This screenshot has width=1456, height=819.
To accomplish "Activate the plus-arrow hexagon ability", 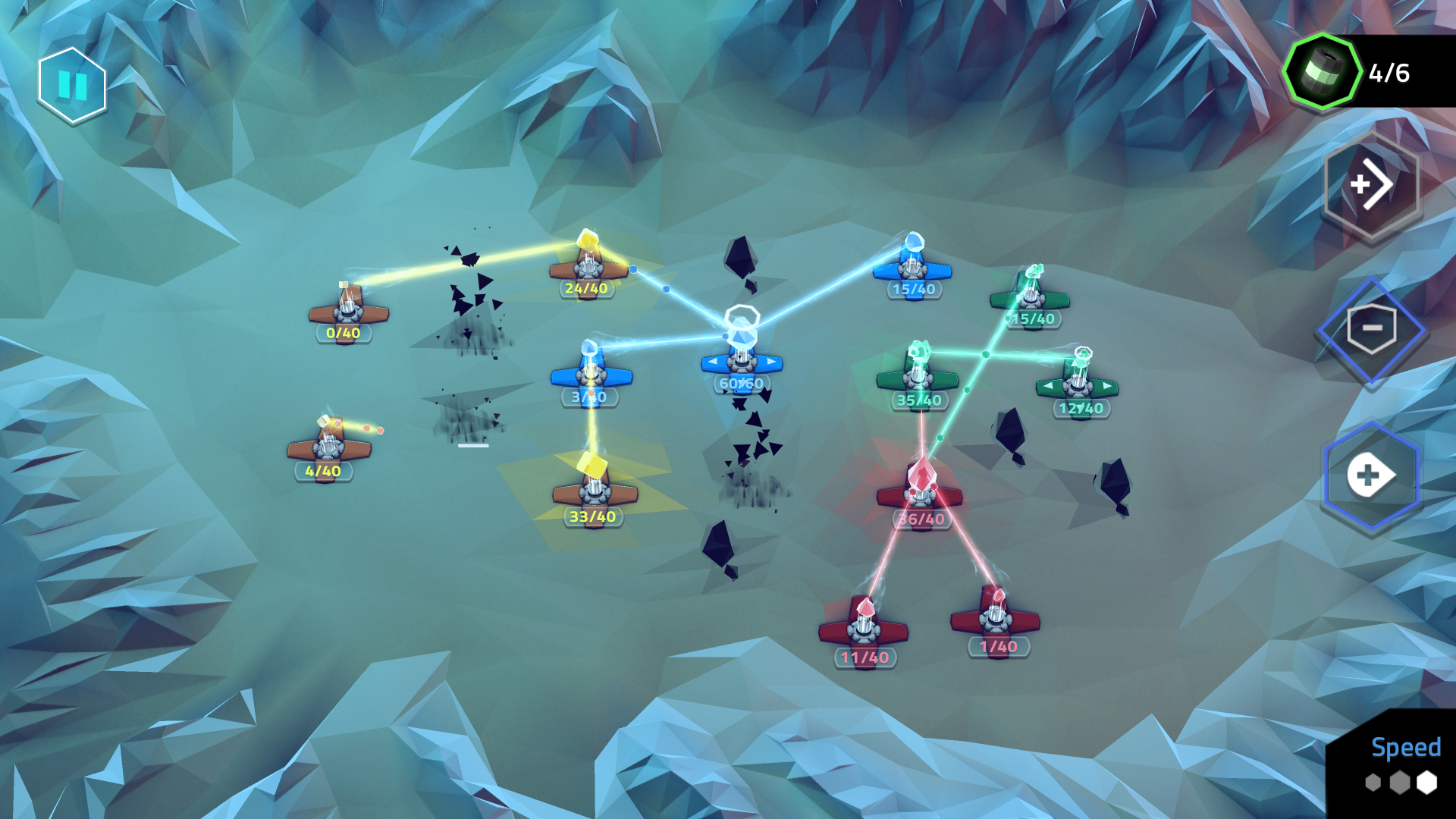I will pos(1371,184).
